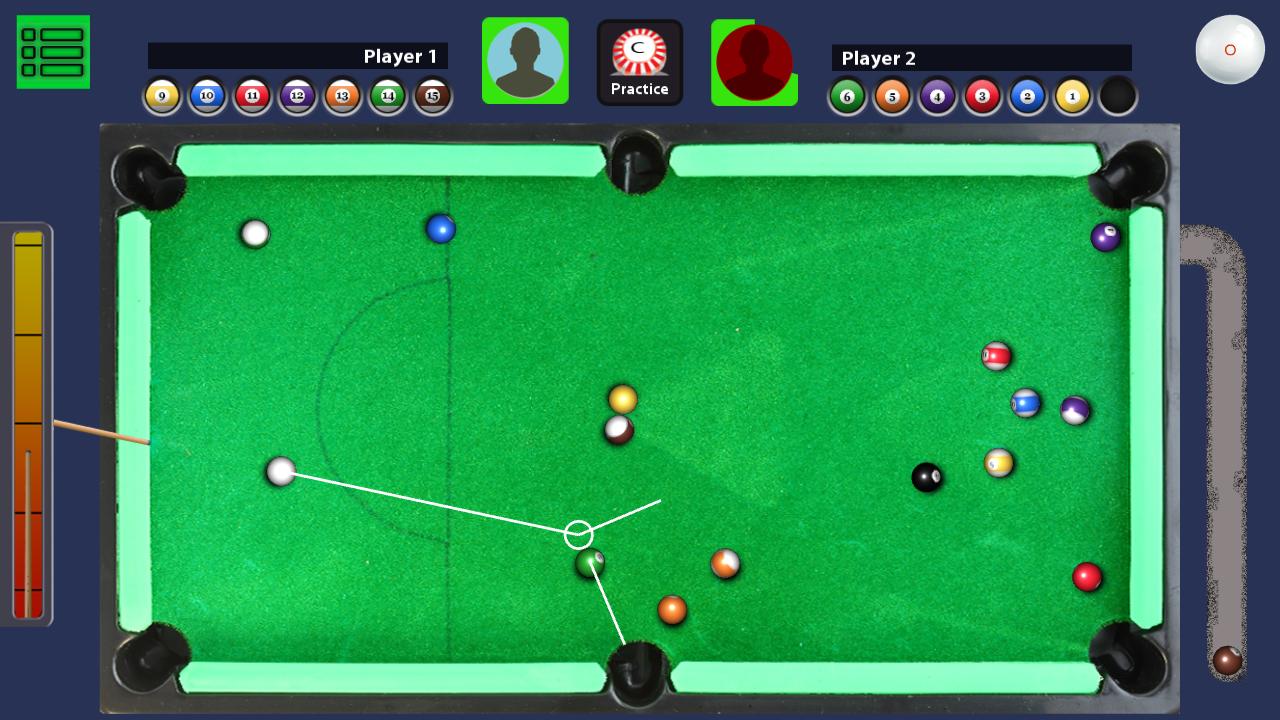Screen dimensions: 1280x720
Task: Select Player 2's red avatar icon
Action: point(755,61)
